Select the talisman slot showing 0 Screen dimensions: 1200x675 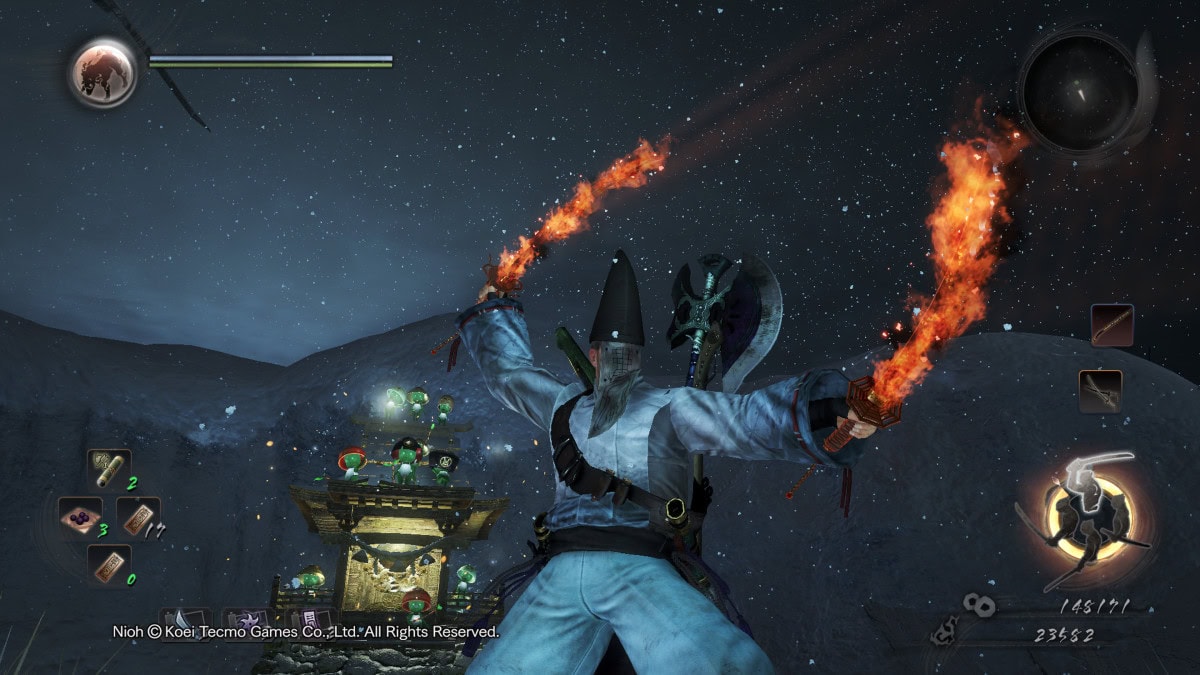pos(108,565)
